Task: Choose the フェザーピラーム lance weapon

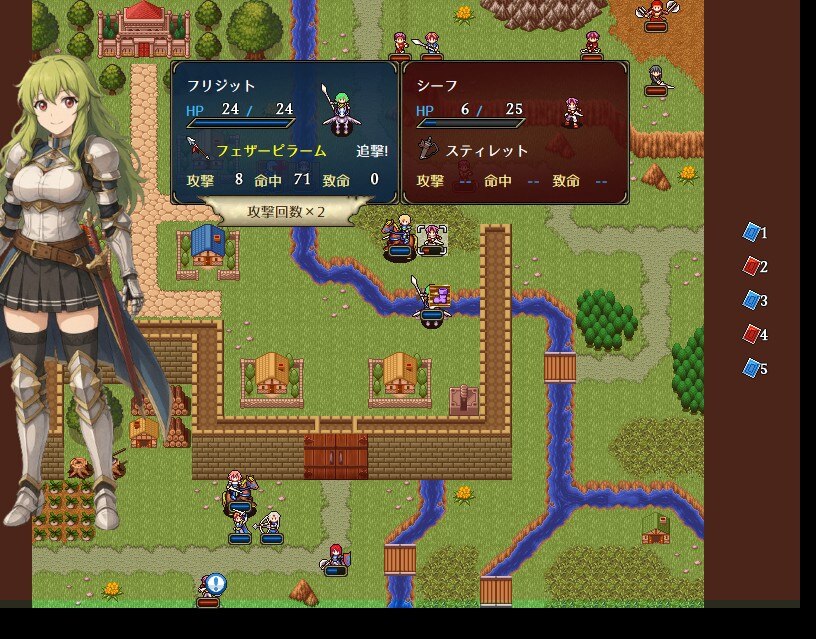Action: [270, 151]
